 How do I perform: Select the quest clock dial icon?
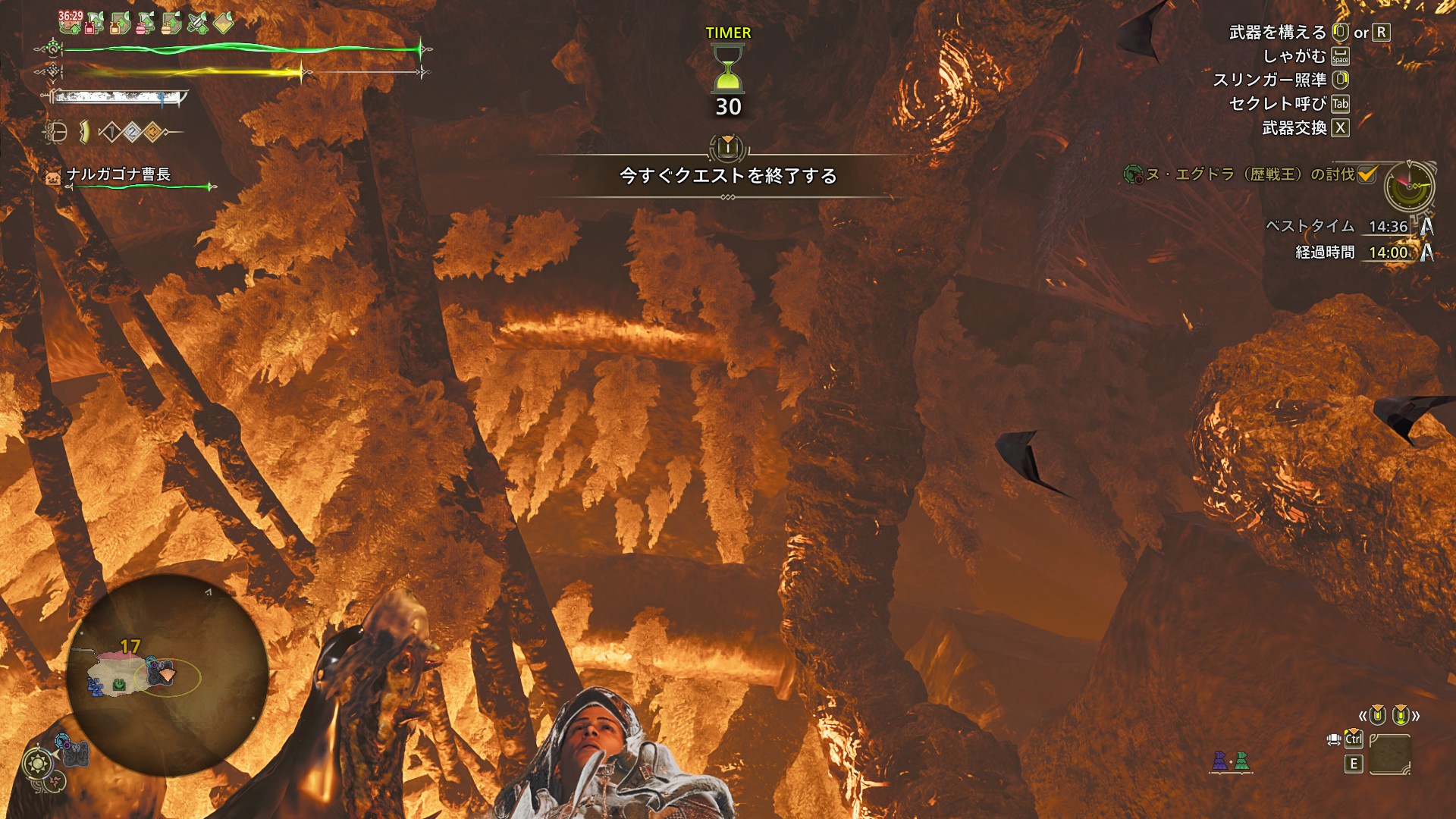pos(1409,186)
